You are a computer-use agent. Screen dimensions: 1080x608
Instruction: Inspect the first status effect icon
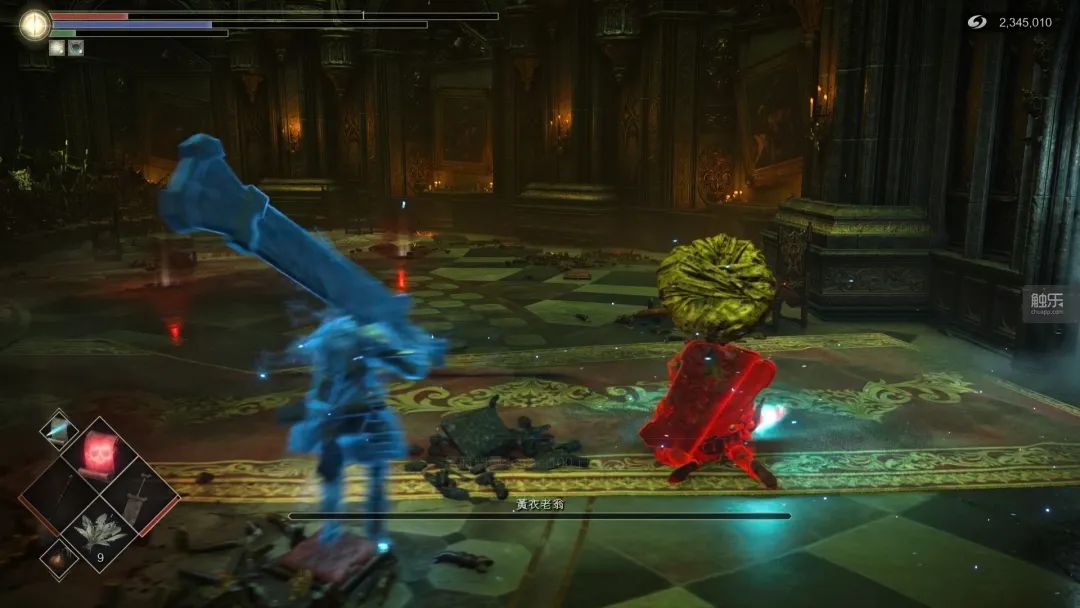[57, 47]
